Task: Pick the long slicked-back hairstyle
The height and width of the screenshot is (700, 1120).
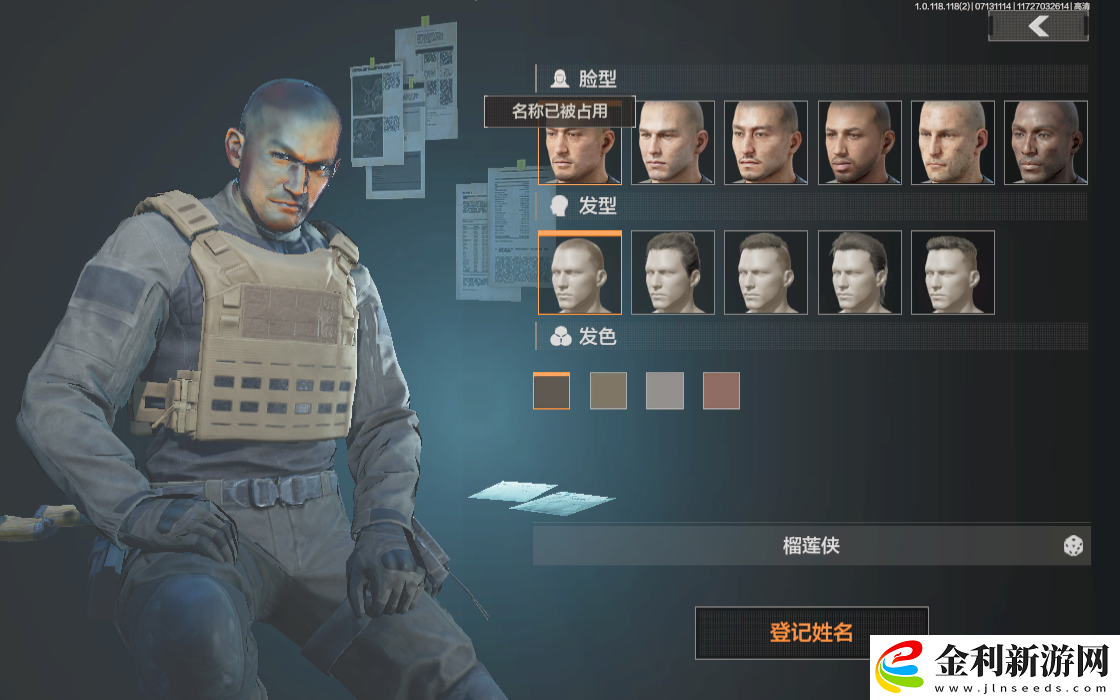Action: [859, 273]
